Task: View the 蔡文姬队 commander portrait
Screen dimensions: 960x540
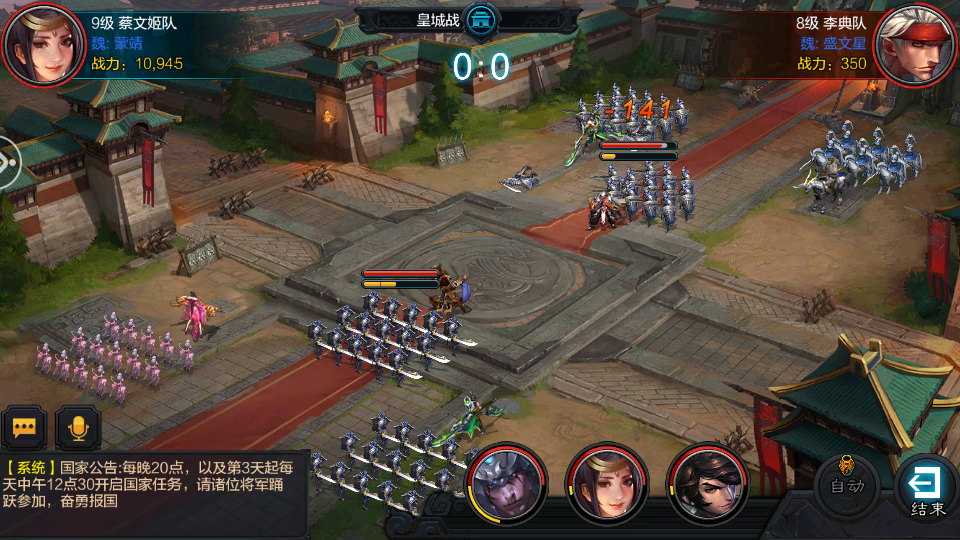Action: 43,44
